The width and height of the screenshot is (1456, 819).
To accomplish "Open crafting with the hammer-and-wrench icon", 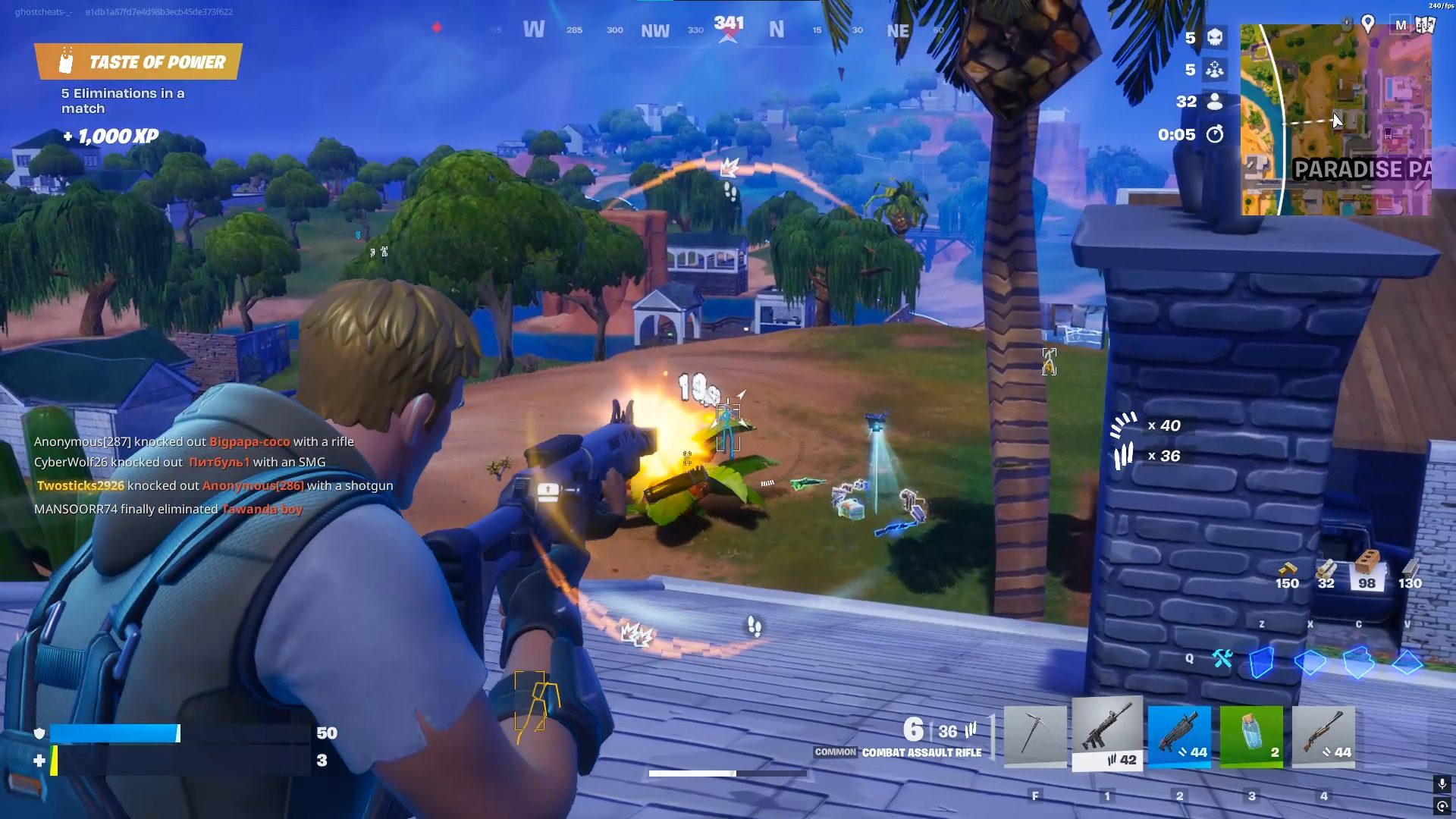I will pyautogui.click(x=1224, y=660).
